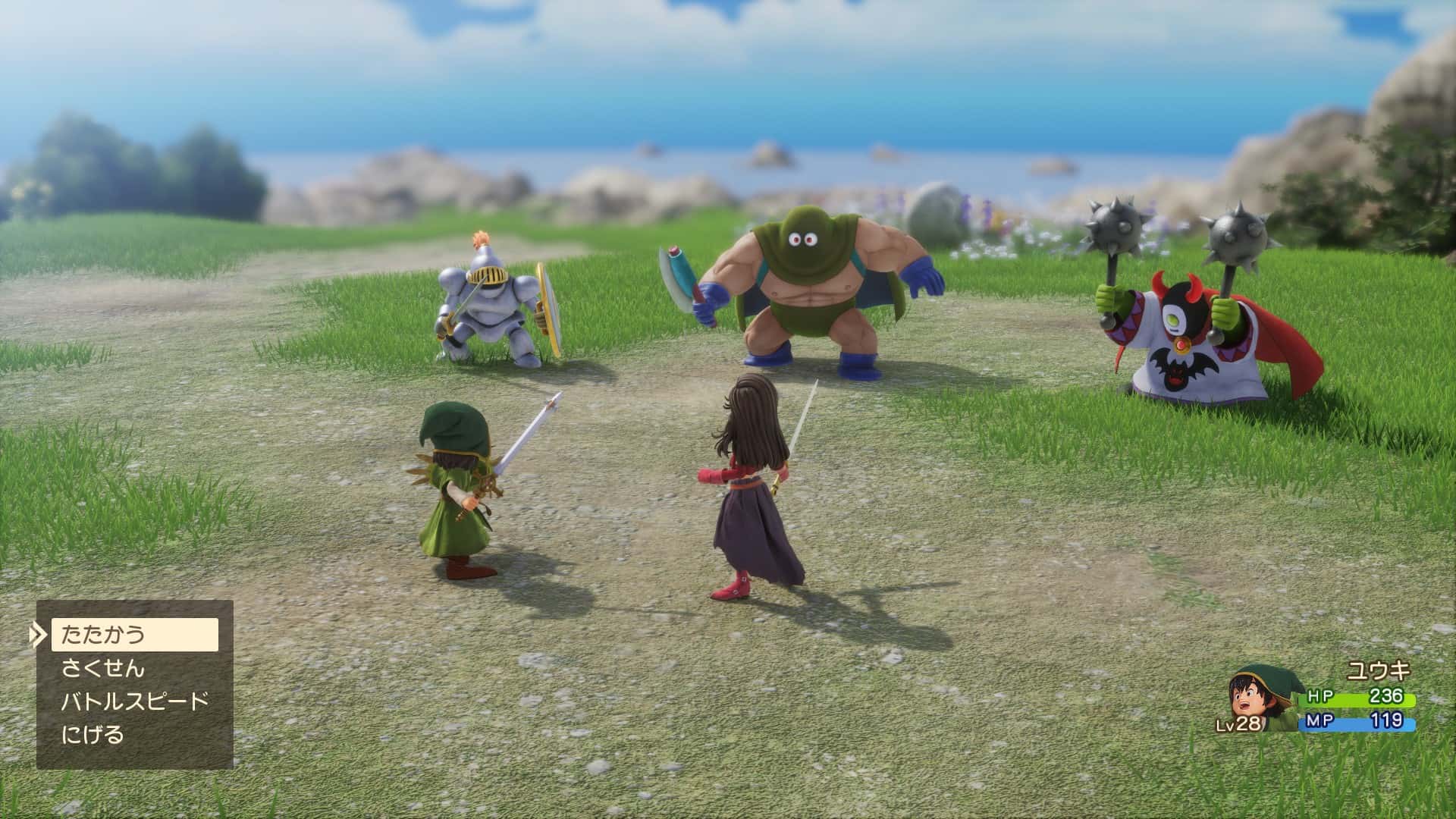Select にげる to flee battle
The height and width of the screenshot is (819, 1456).
[x=93, y=734]
